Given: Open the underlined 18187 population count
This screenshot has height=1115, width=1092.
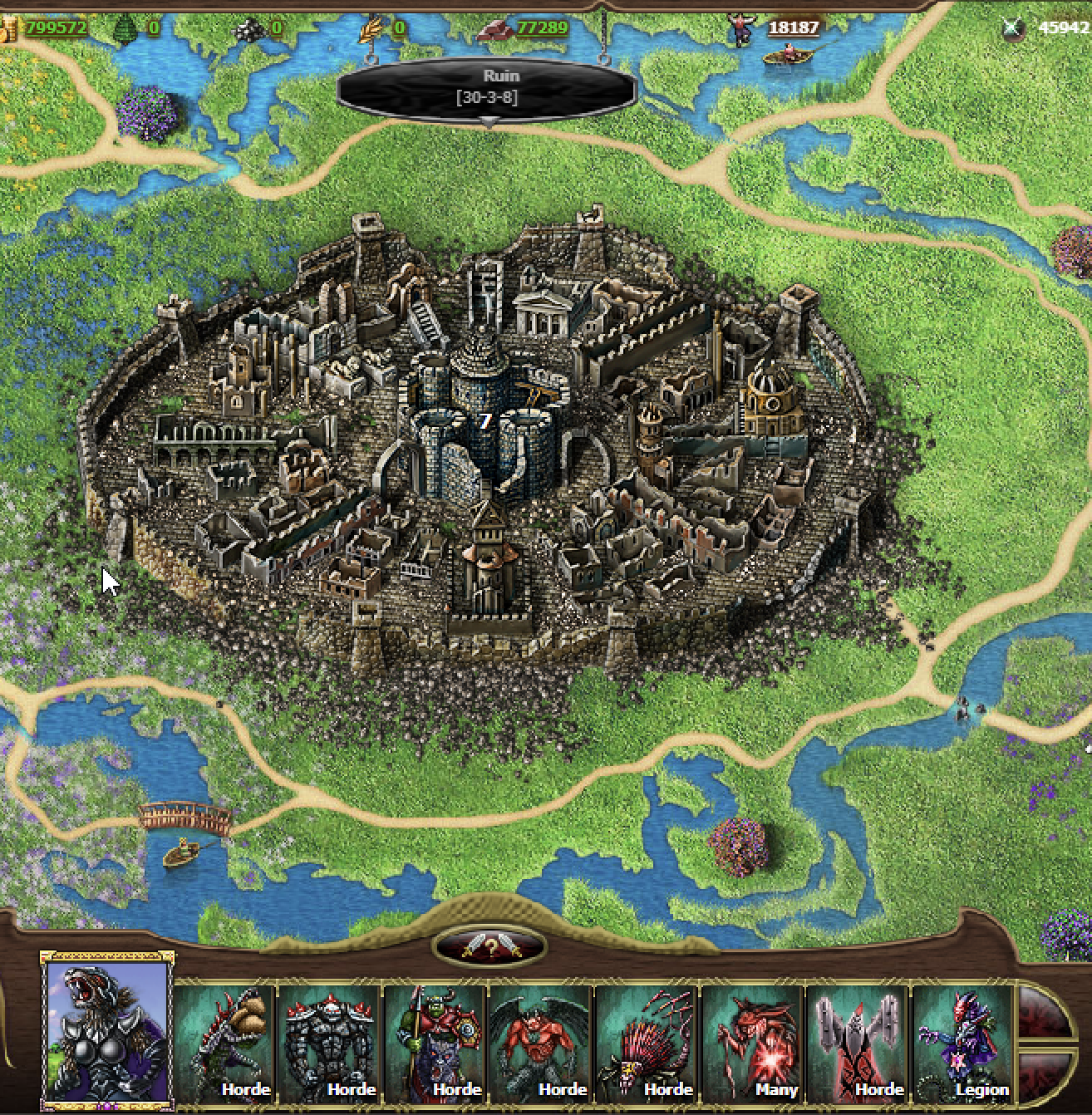Looking at the screenshot, I should pyautogui.click(x=793, y=27).
